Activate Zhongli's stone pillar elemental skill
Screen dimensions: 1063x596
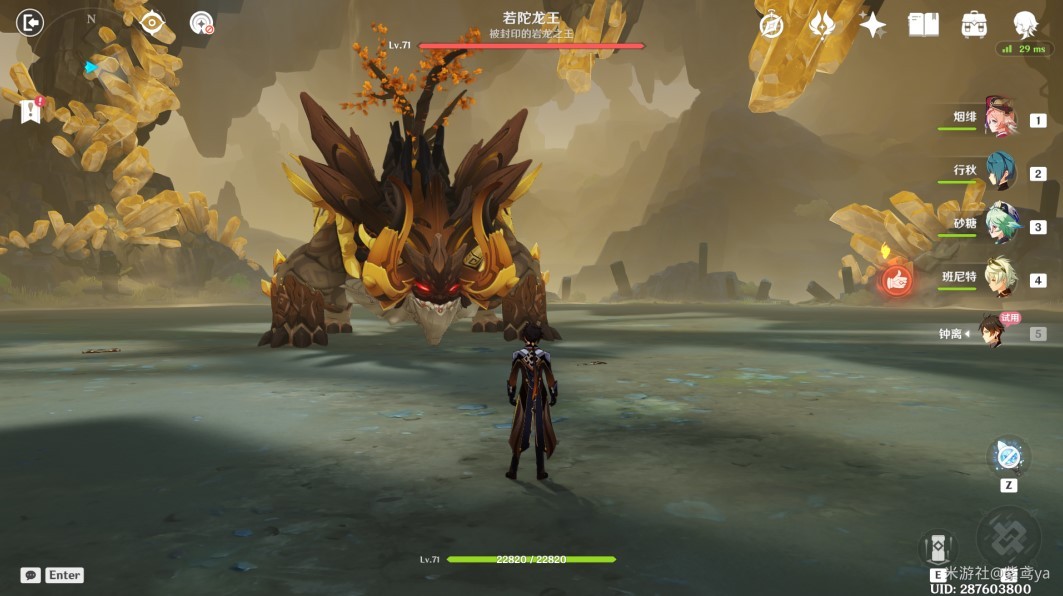[x=938, y=546]
